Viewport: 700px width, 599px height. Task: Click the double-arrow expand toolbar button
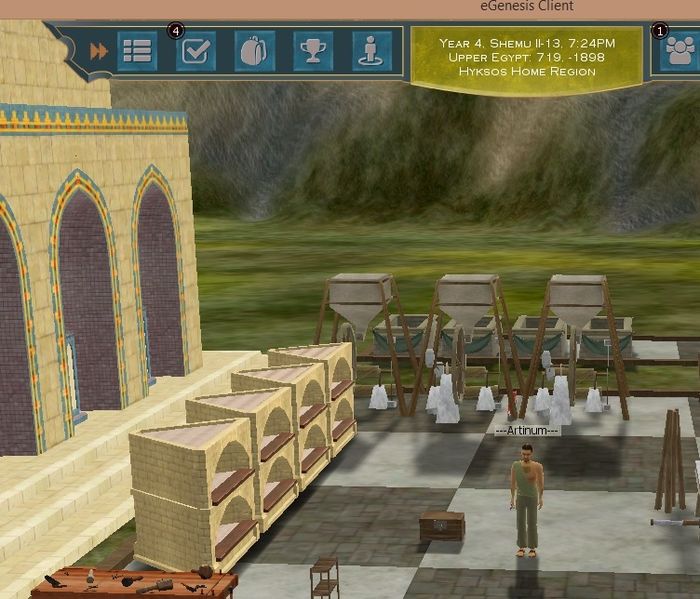coord(98,51)
